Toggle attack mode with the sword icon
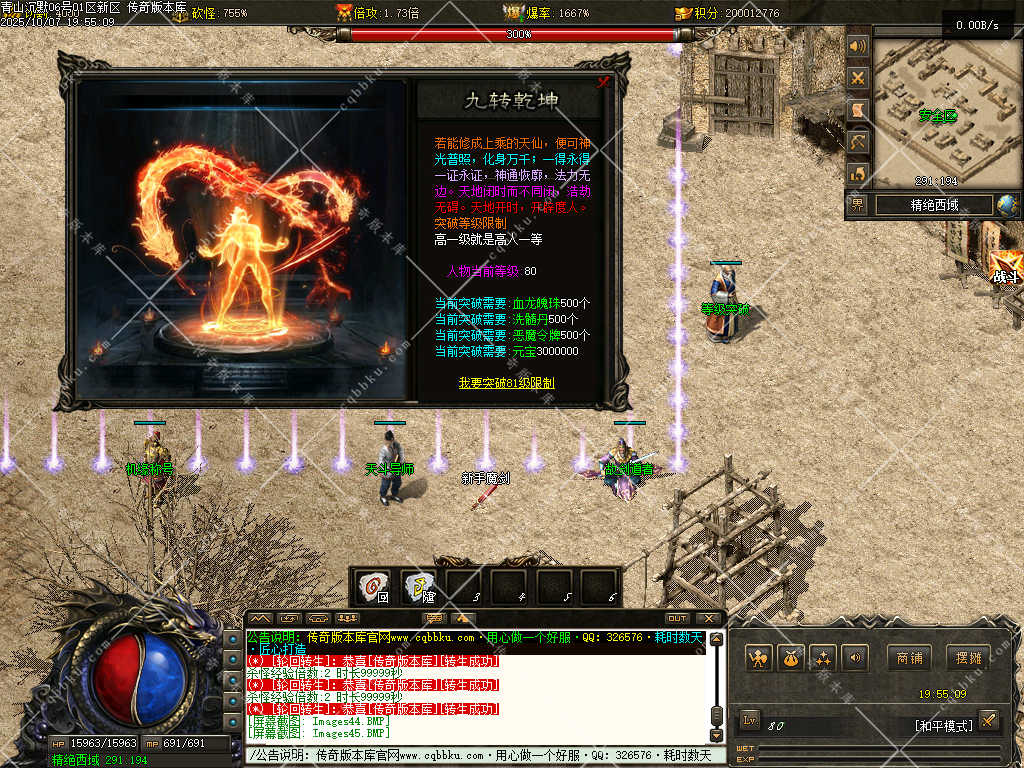The height and width of the screenshot is (768, 1024). [x=988, y=720]
